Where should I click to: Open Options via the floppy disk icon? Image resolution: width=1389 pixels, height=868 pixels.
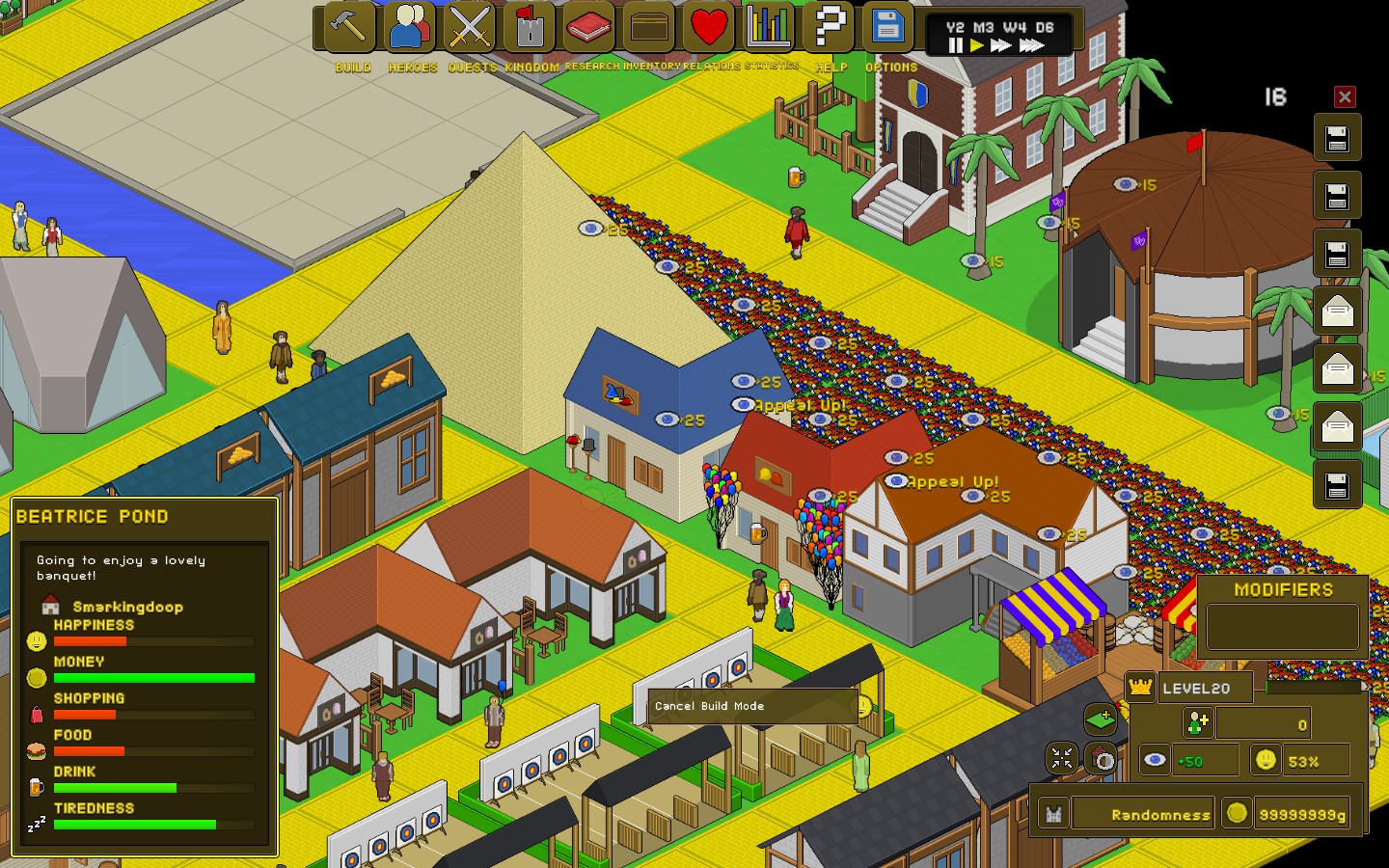(x=887, y=28)
